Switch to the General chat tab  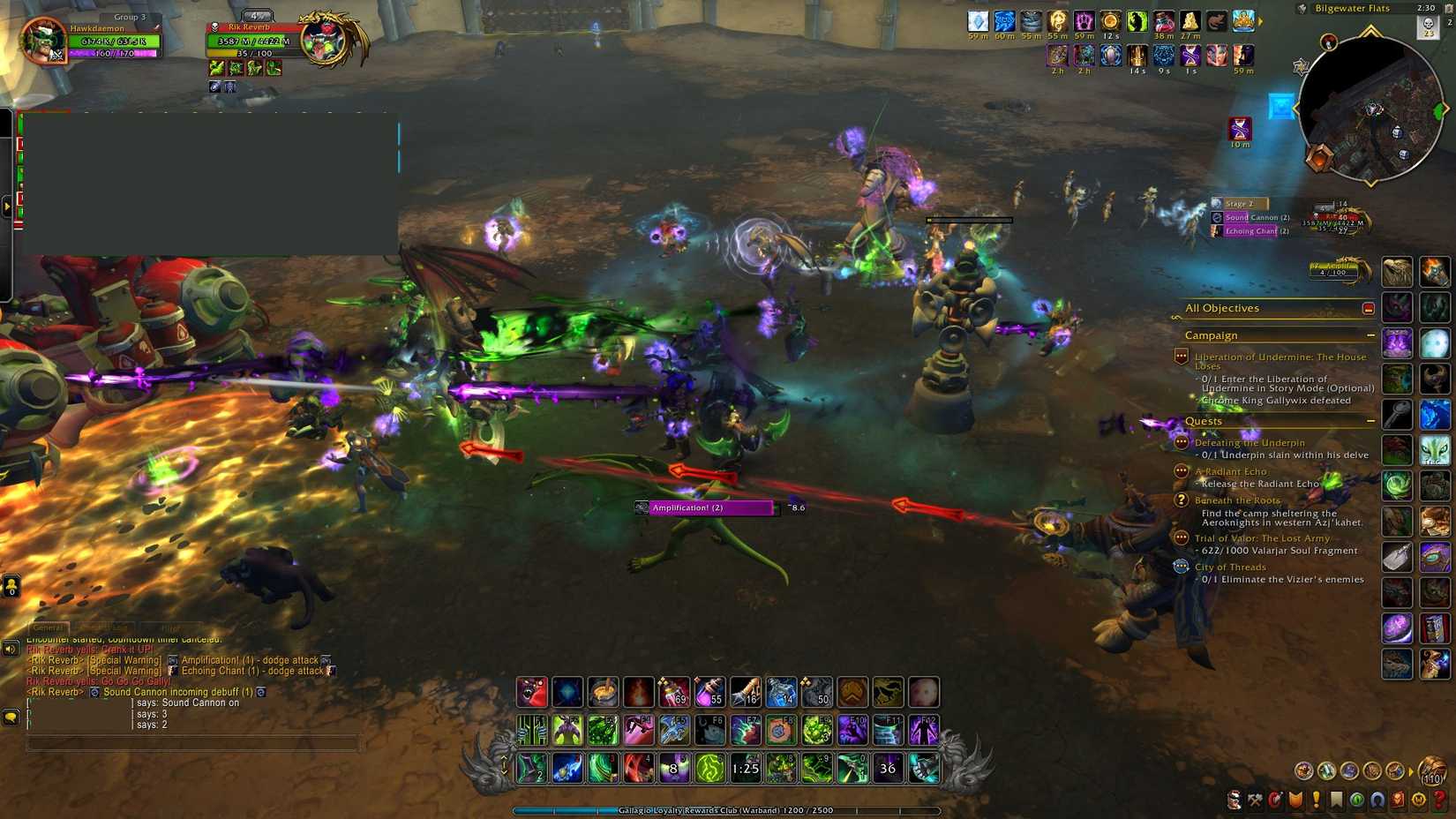(x=49, y=628)
